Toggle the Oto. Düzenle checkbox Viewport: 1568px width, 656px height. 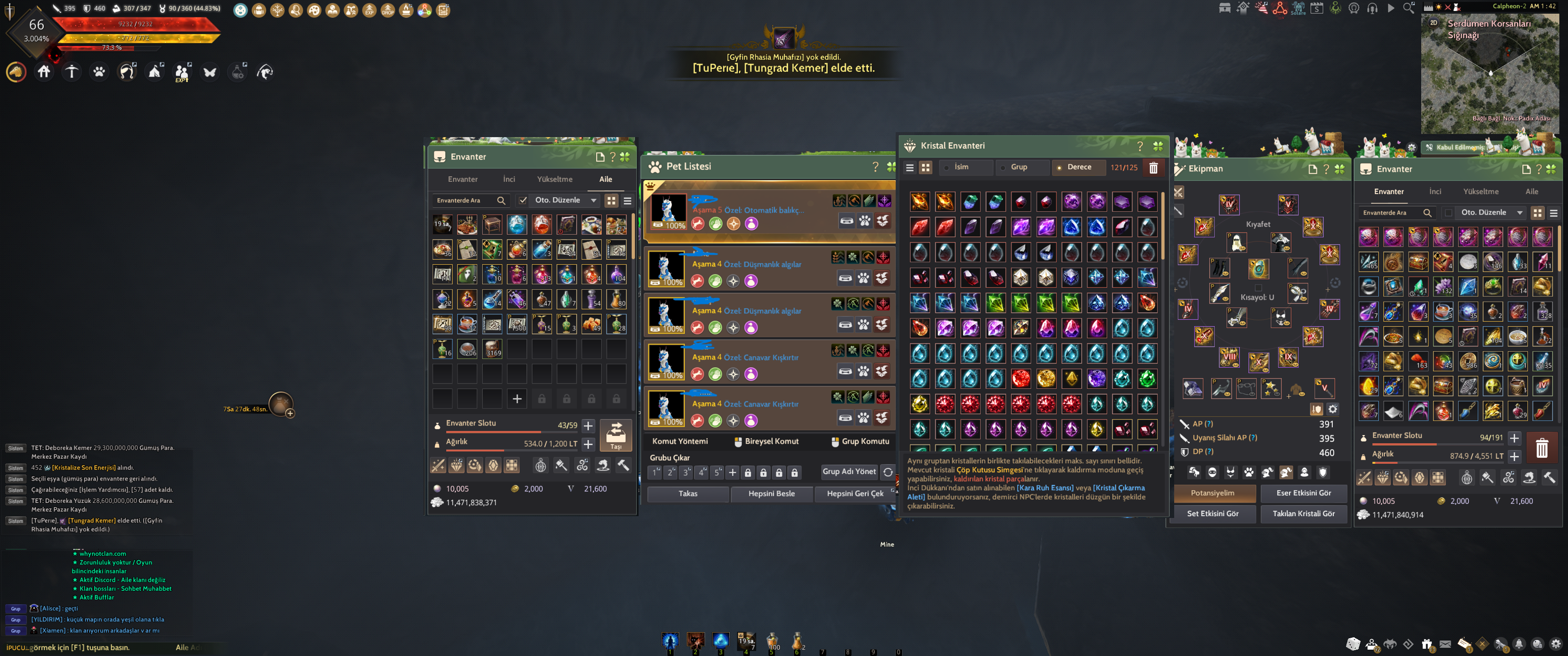pyautogui.click(x=522, y=200)
